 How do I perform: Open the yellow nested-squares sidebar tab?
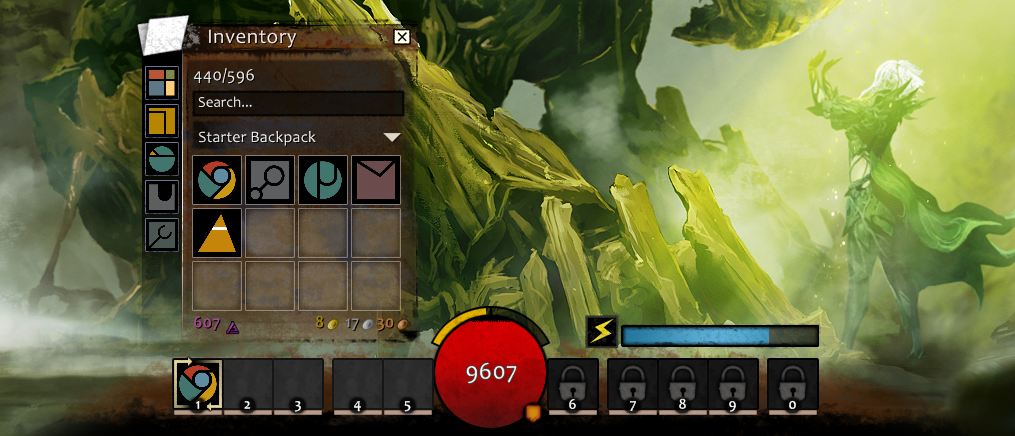(161, 121)
